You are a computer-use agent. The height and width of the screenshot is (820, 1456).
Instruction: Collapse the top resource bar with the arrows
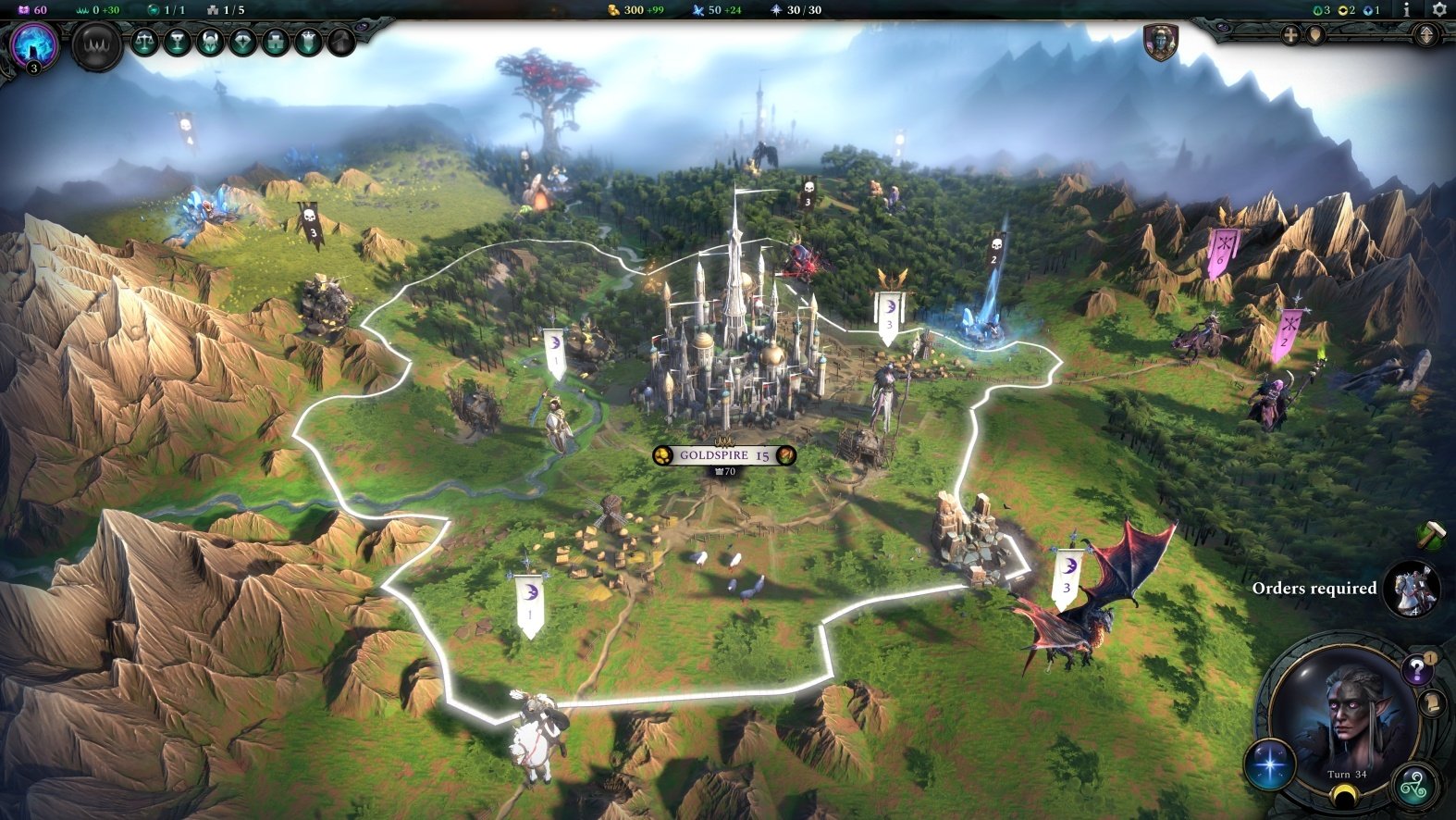click(x=1425, y=35)
